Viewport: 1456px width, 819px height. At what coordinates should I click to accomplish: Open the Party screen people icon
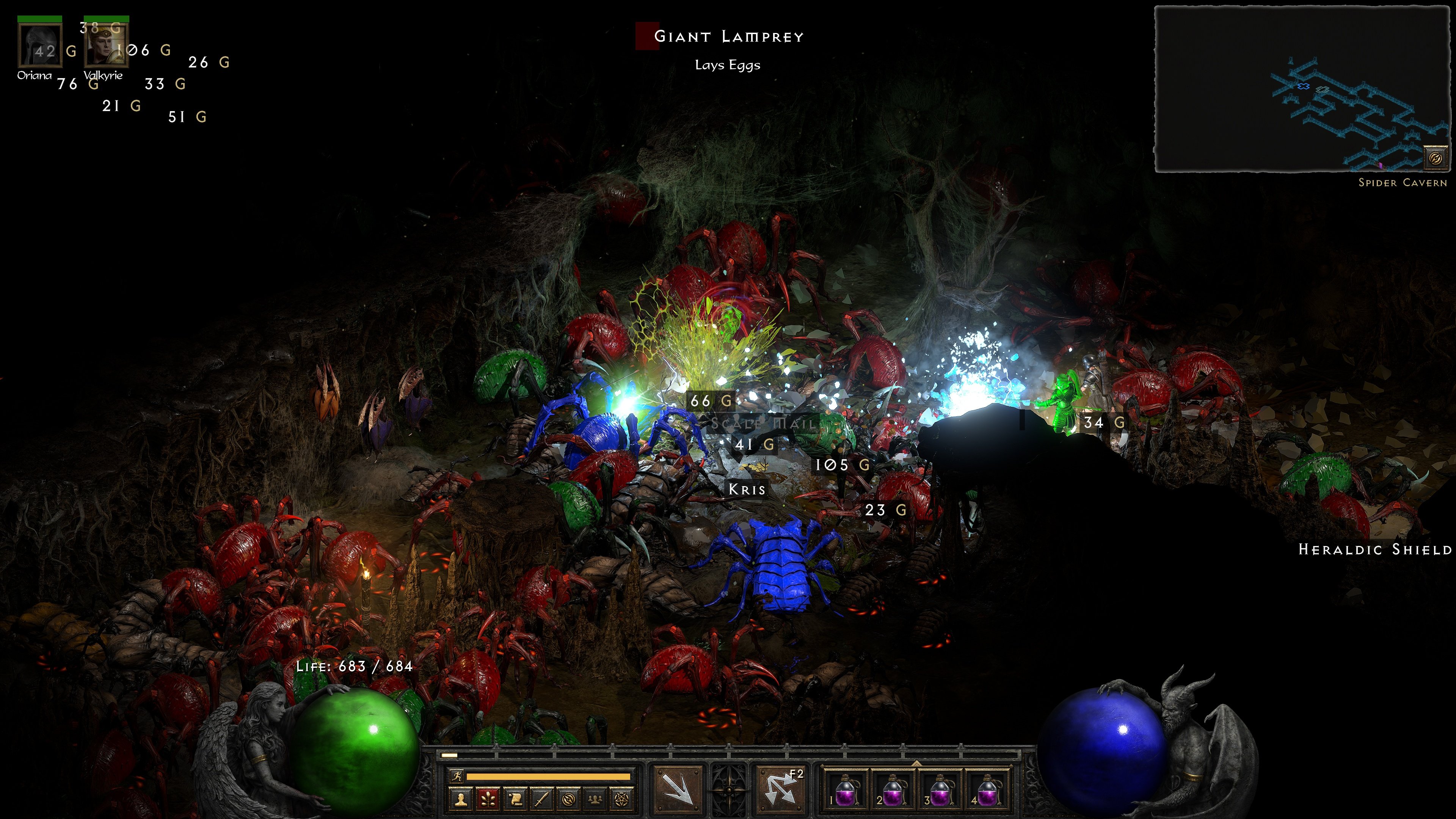[596, 800]
